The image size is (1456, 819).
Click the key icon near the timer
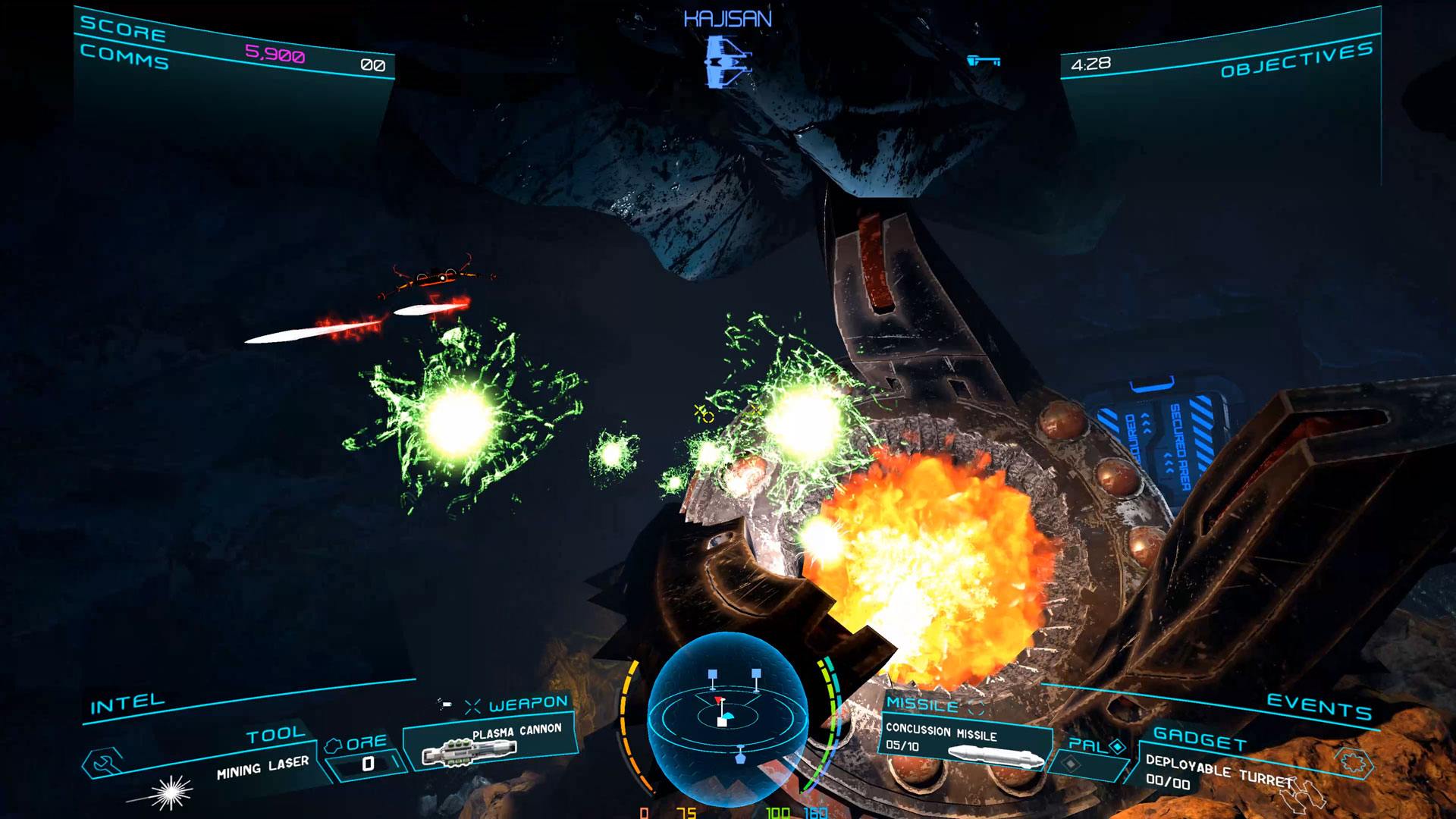pyautogui.click(x=984, y=61)
